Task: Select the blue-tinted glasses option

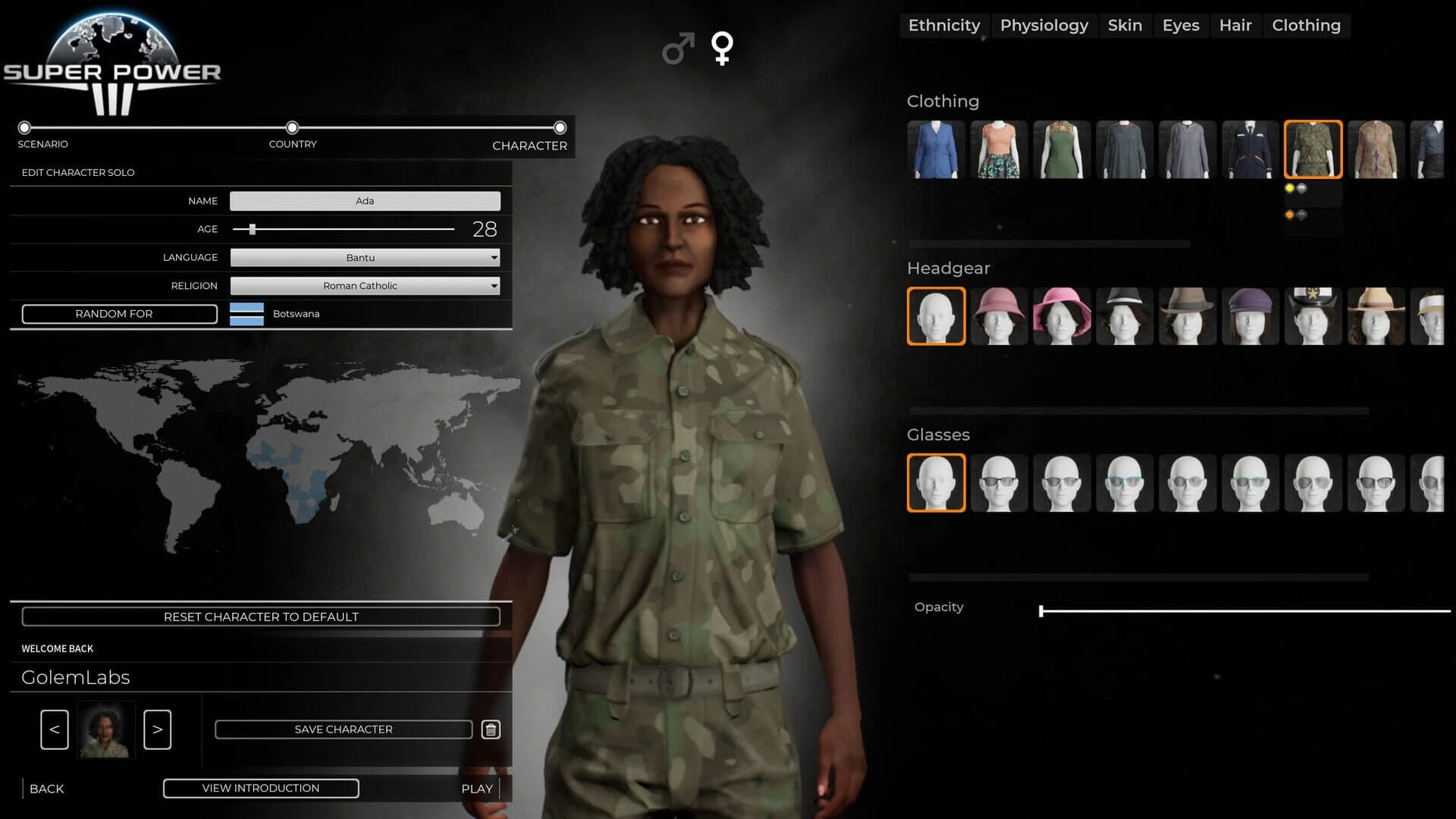Action: (x=1125, y=483)
